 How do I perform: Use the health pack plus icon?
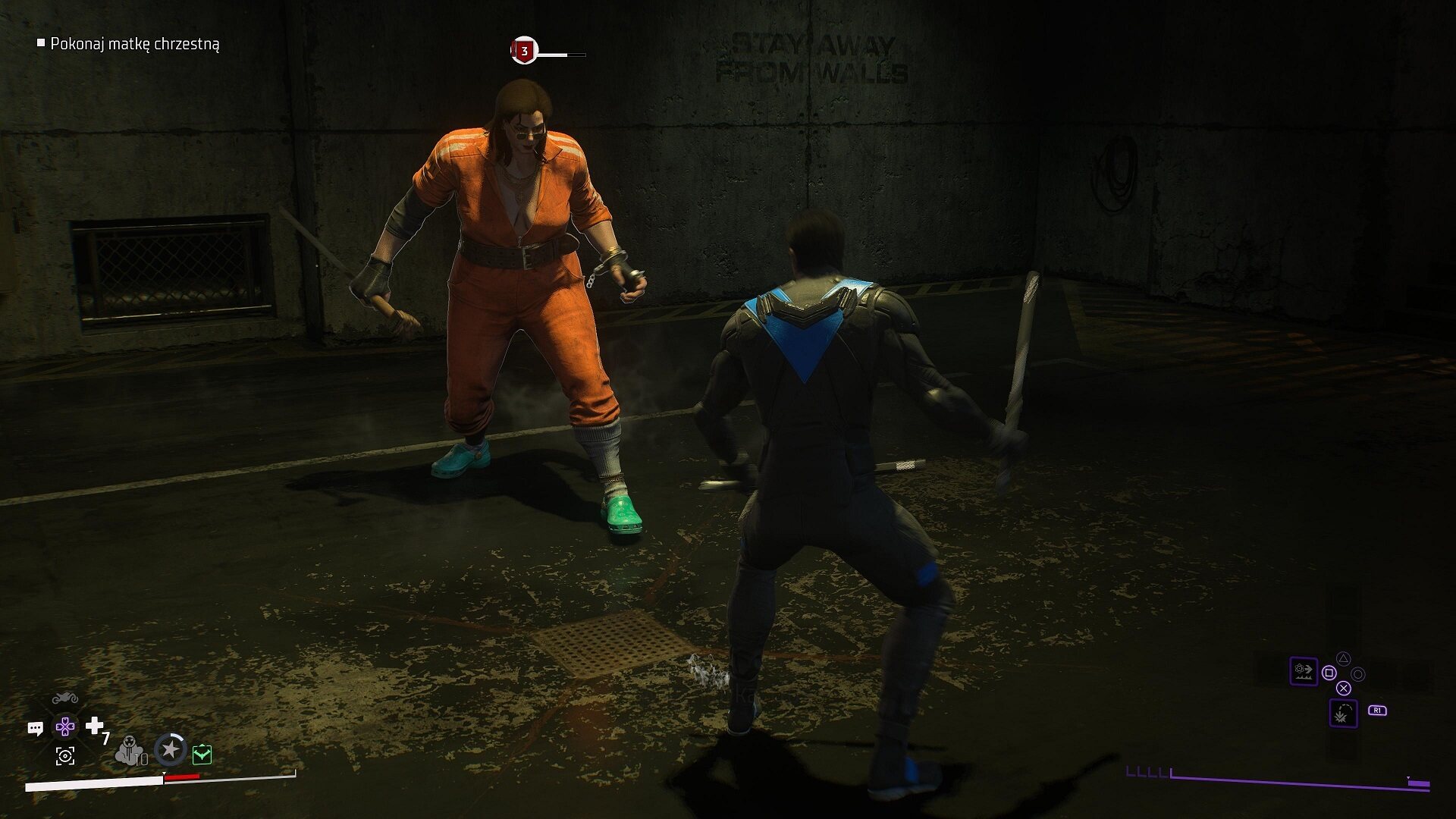click(95, 726)
